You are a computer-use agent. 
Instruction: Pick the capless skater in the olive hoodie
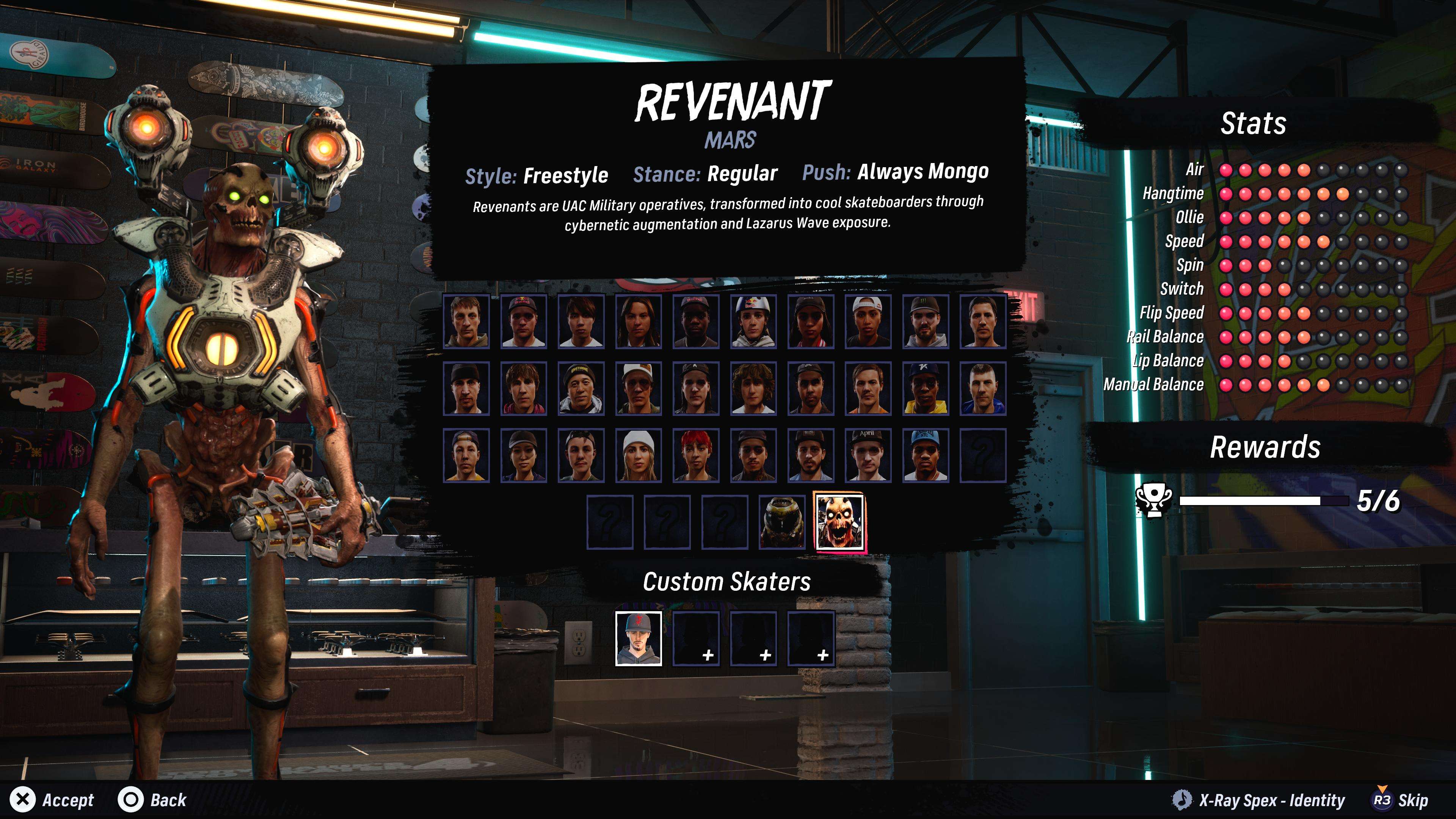pos(466,321)
